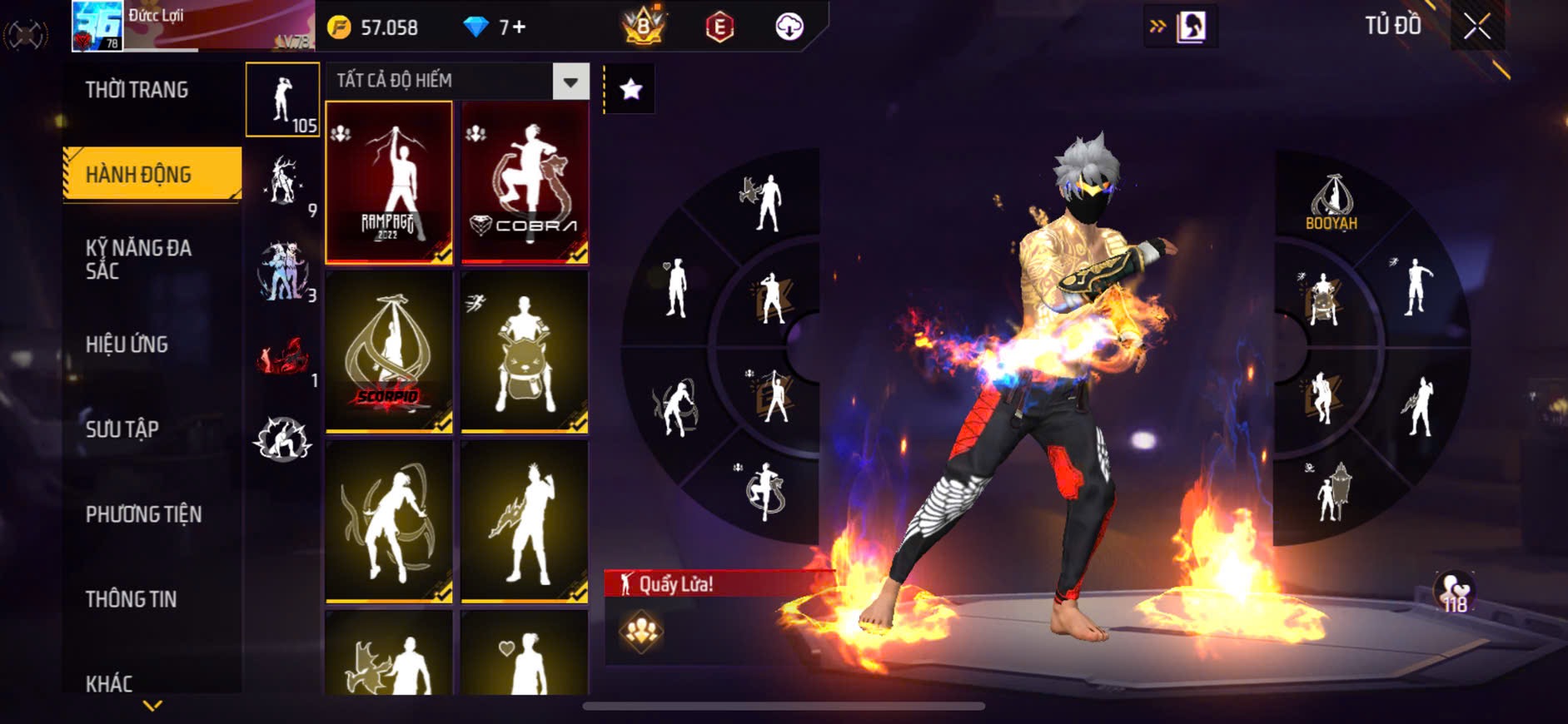Image resolution: width=1568 pixels, height=724 pixels.
Task: Pick the Cobra emote tile
Action: [x=525, y=182]
